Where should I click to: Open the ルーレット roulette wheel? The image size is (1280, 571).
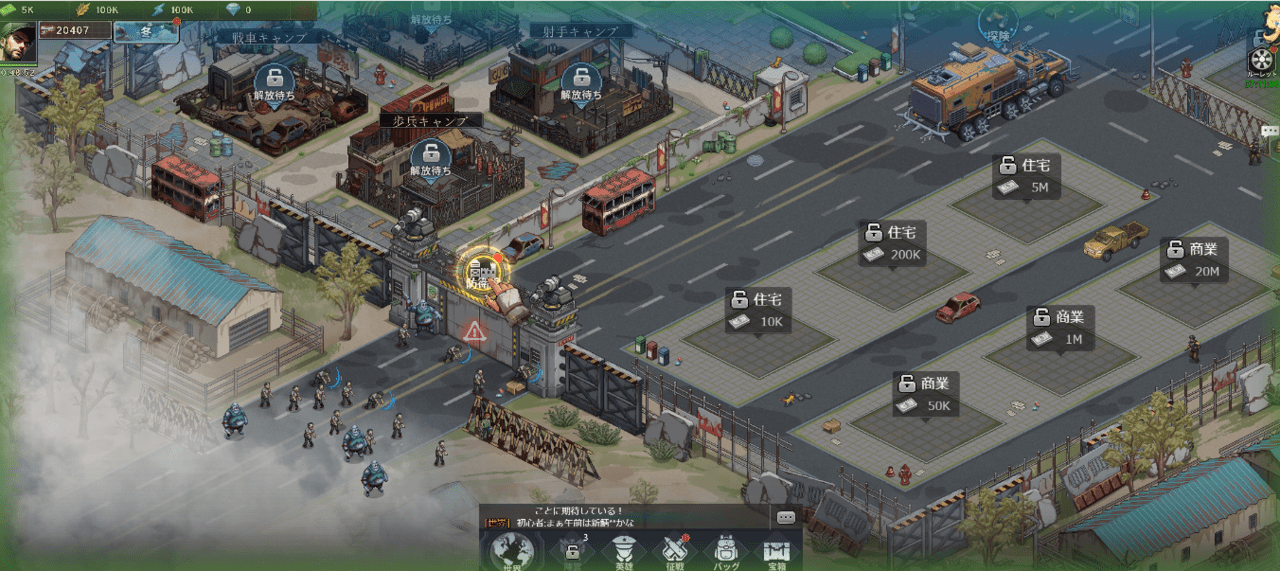(1262, 57)
